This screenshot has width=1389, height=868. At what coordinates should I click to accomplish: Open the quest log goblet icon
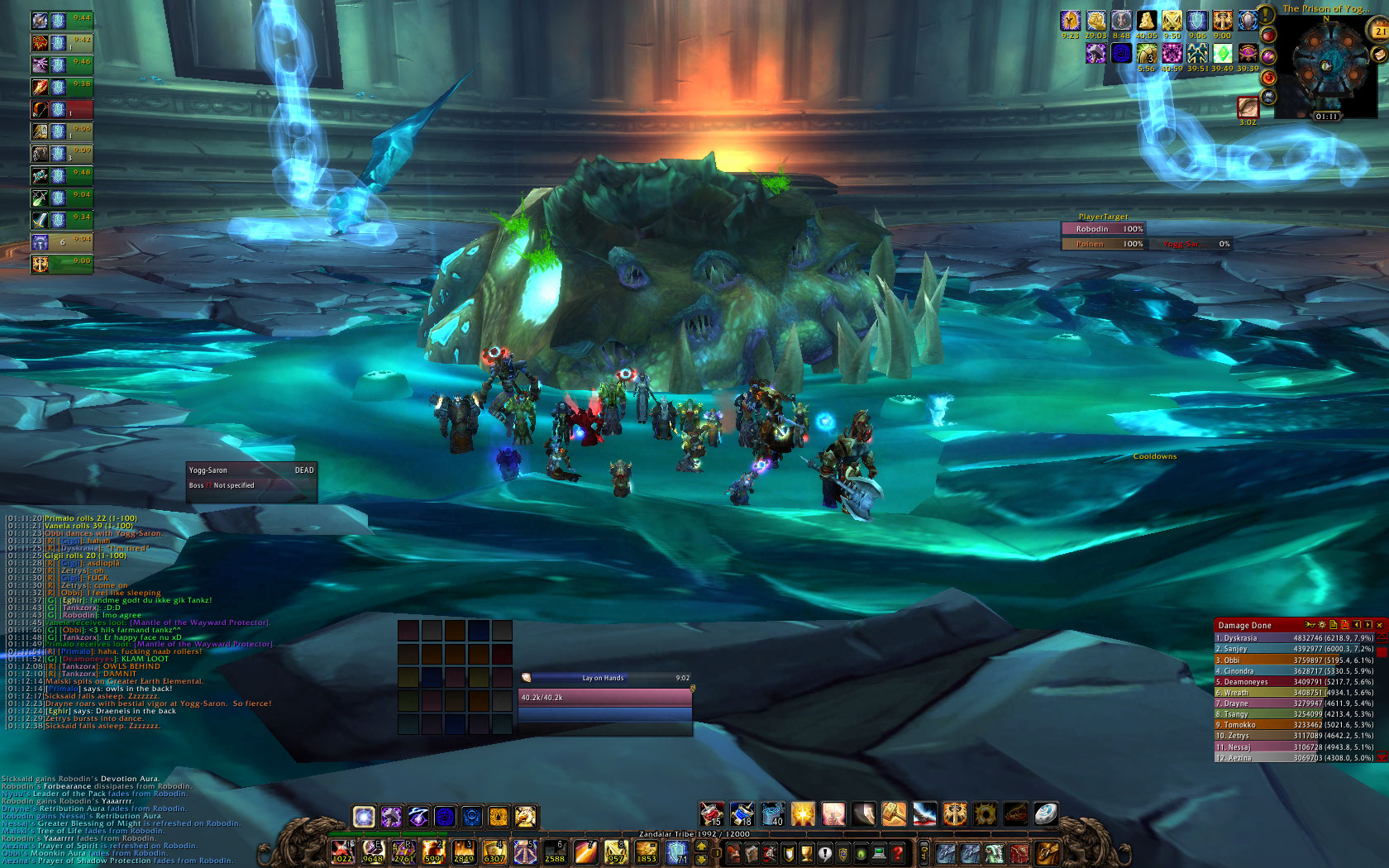806,852
